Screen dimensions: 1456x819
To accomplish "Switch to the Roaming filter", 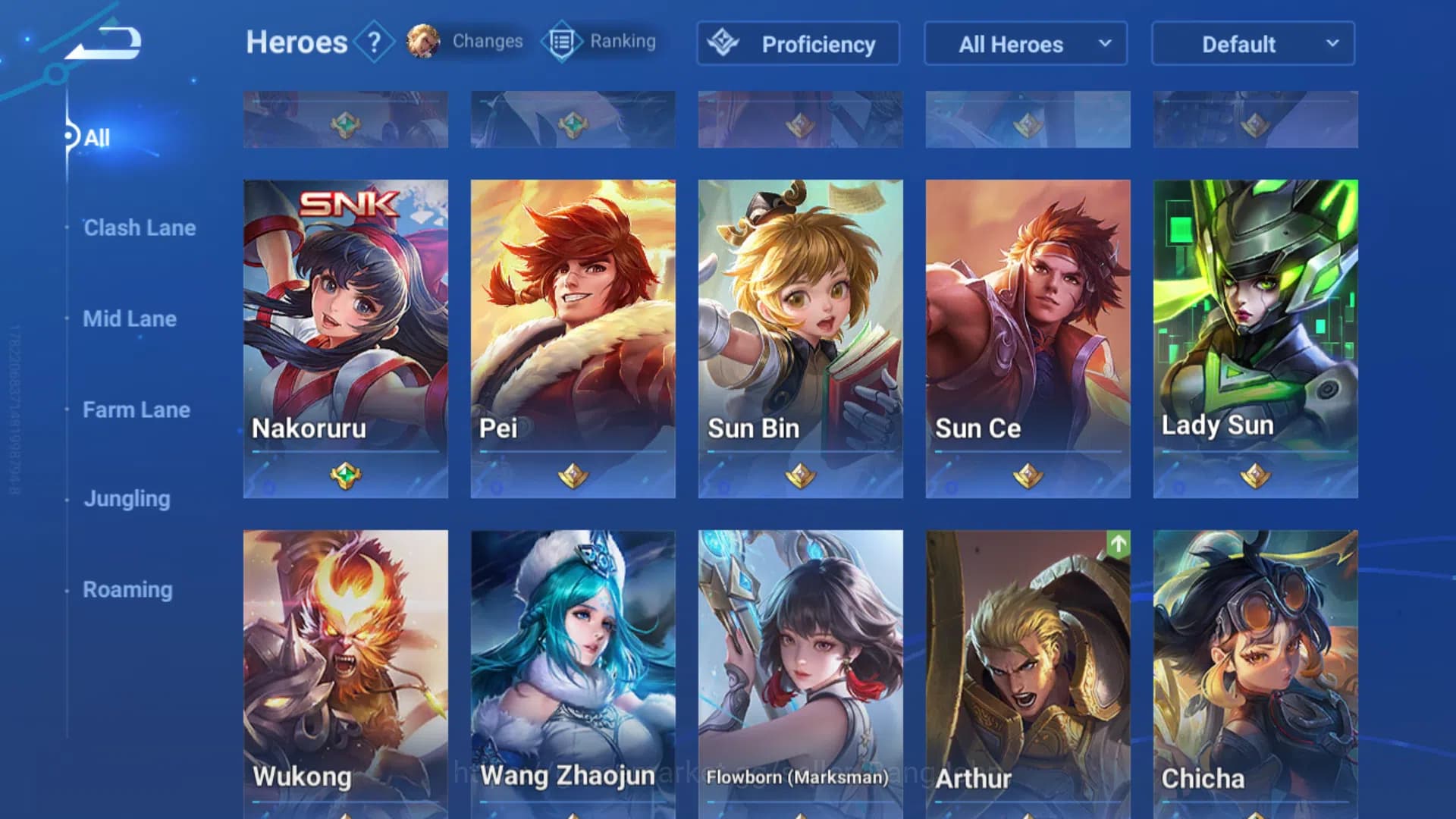I will [127, 589].
